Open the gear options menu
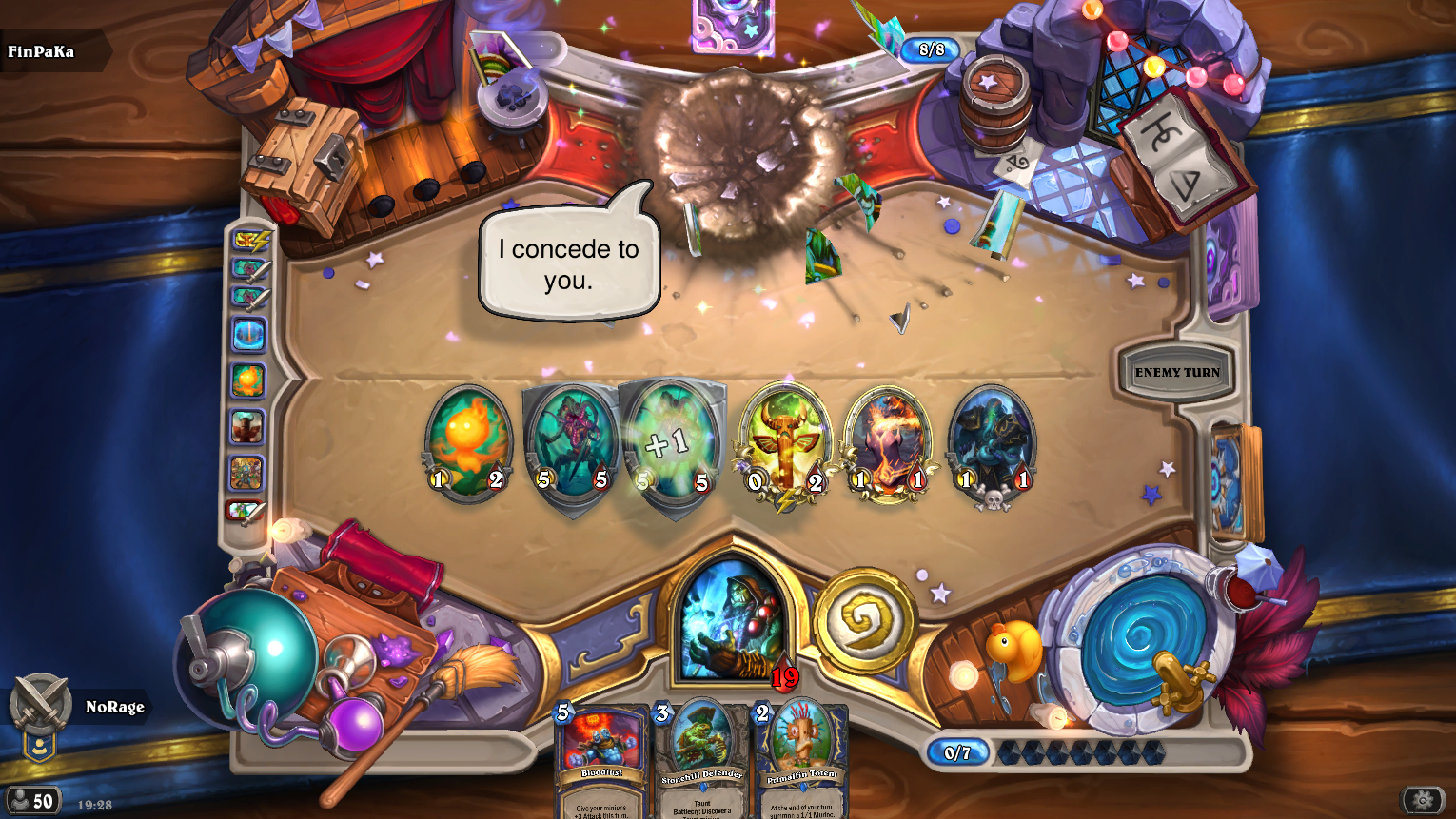 (1423, 800)
